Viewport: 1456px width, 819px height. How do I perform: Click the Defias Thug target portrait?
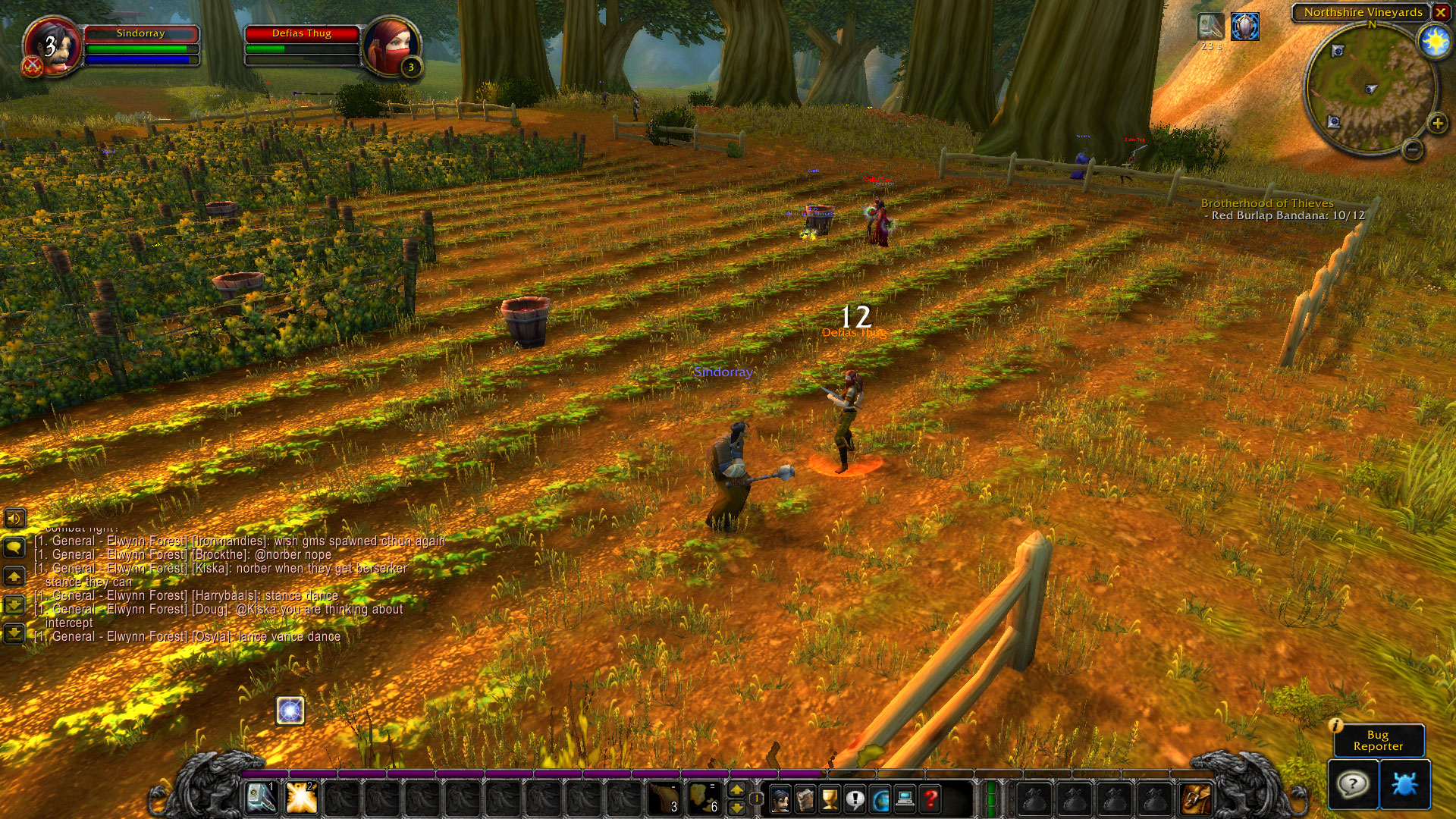391,45
